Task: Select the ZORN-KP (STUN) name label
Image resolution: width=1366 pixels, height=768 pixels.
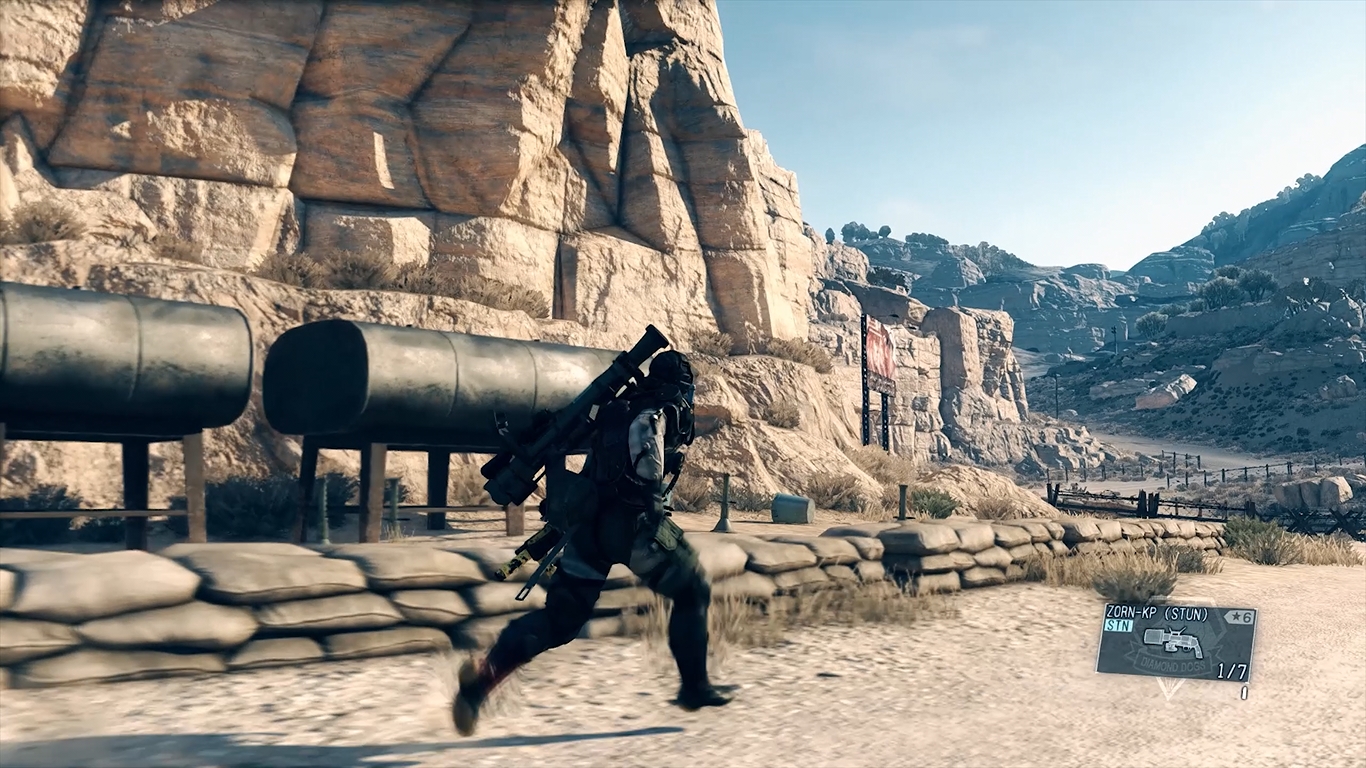Action: 1157,612
